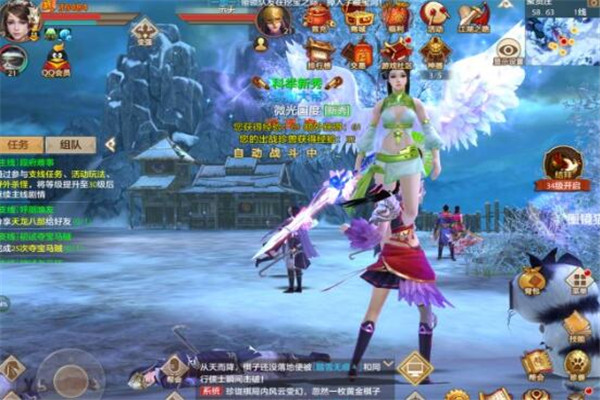The width and height of the screenshot is (600, 400).
Task: Switch to the 组队 team tab
Action: [x=69, y=144]
